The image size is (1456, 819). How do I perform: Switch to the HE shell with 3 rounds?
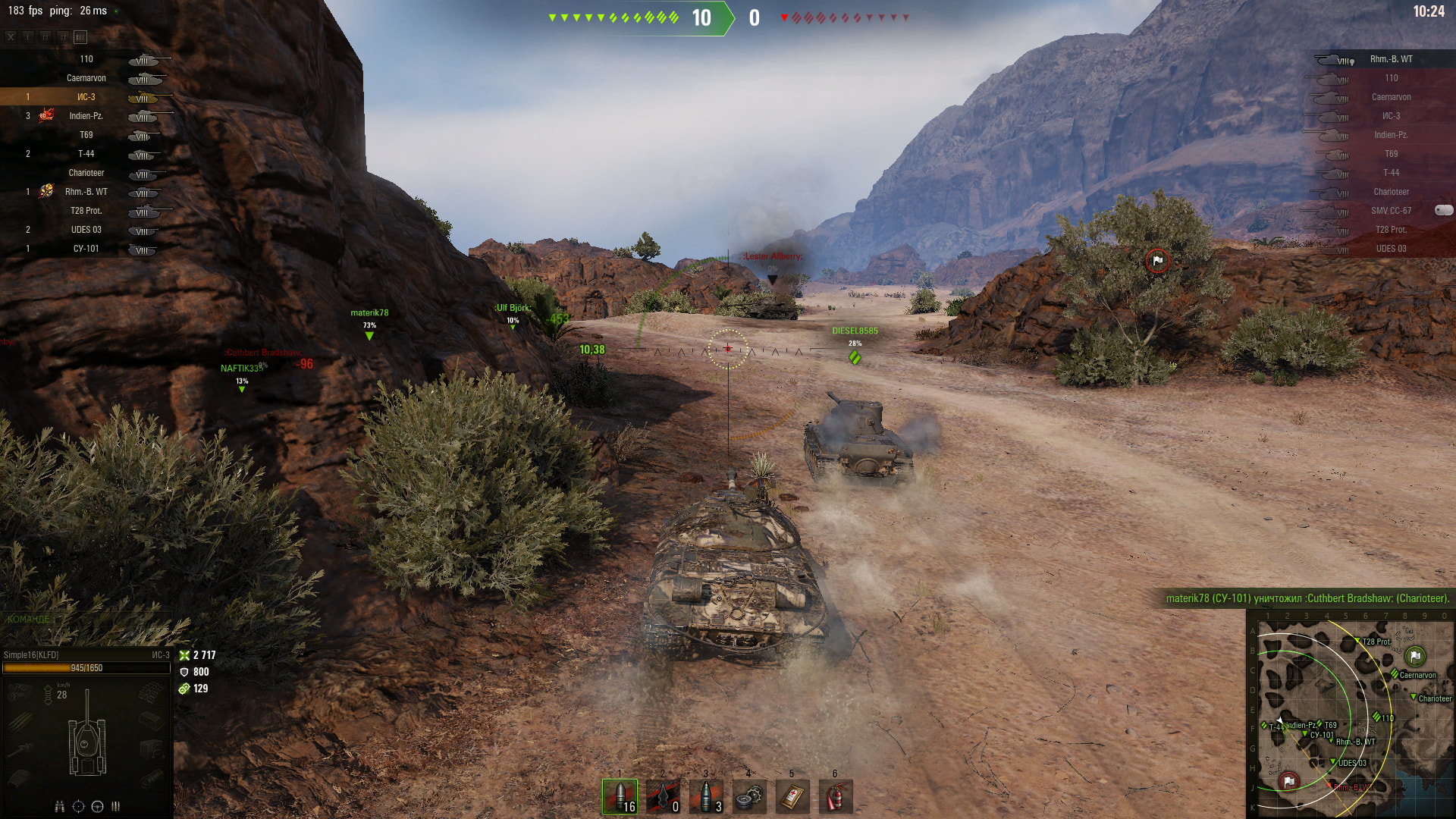pyautogui.click(x=706, y=796)
